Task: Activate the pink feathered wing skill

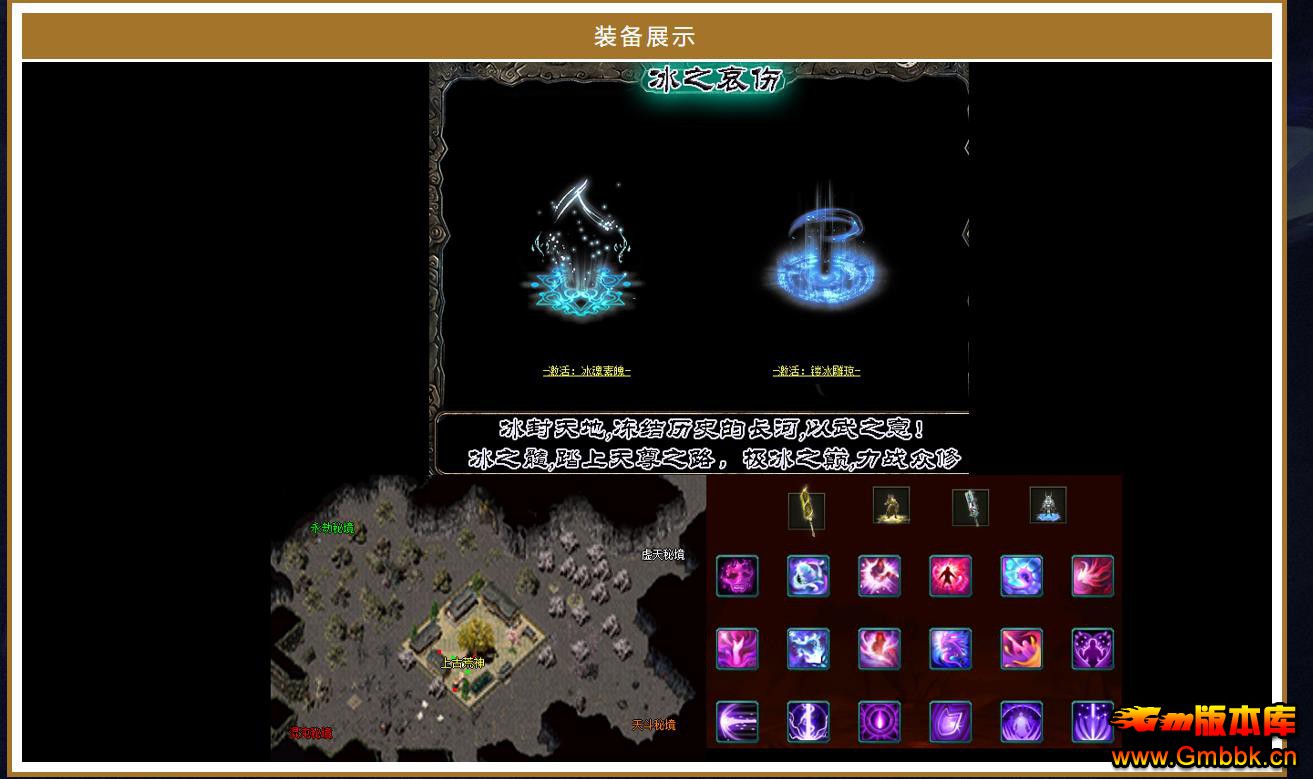Action: click(1093, 577)
